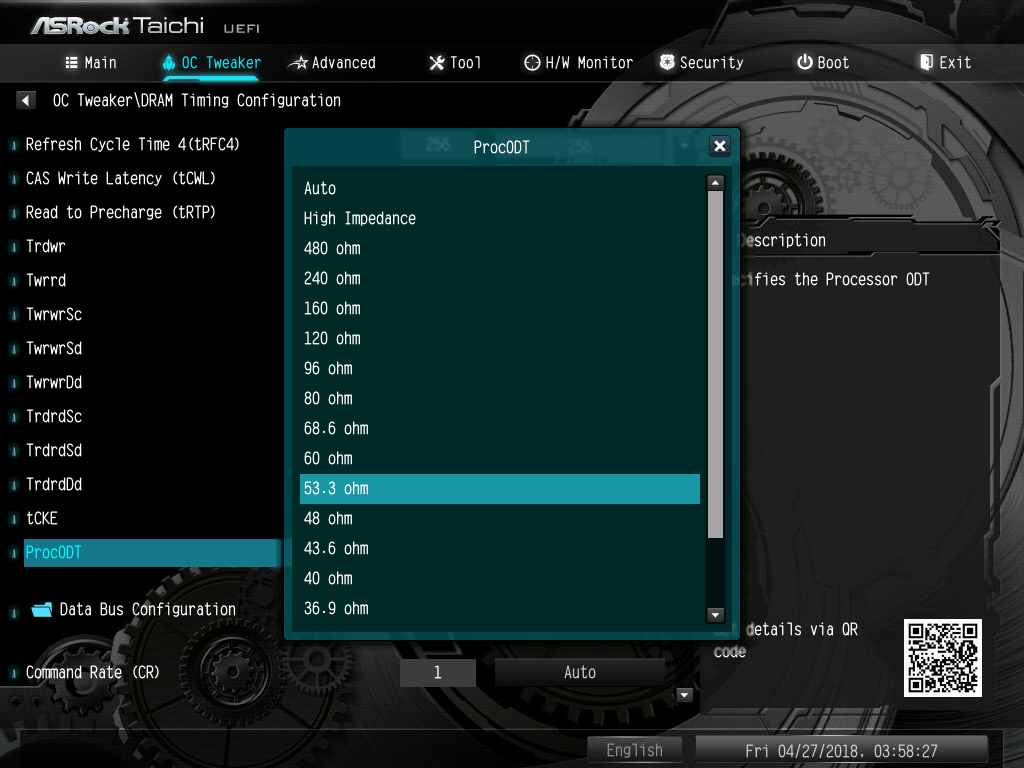The width and height of the screenshot is (1024, 768).
Task: Choose the 120 ohm option
Action: (332, 339)
